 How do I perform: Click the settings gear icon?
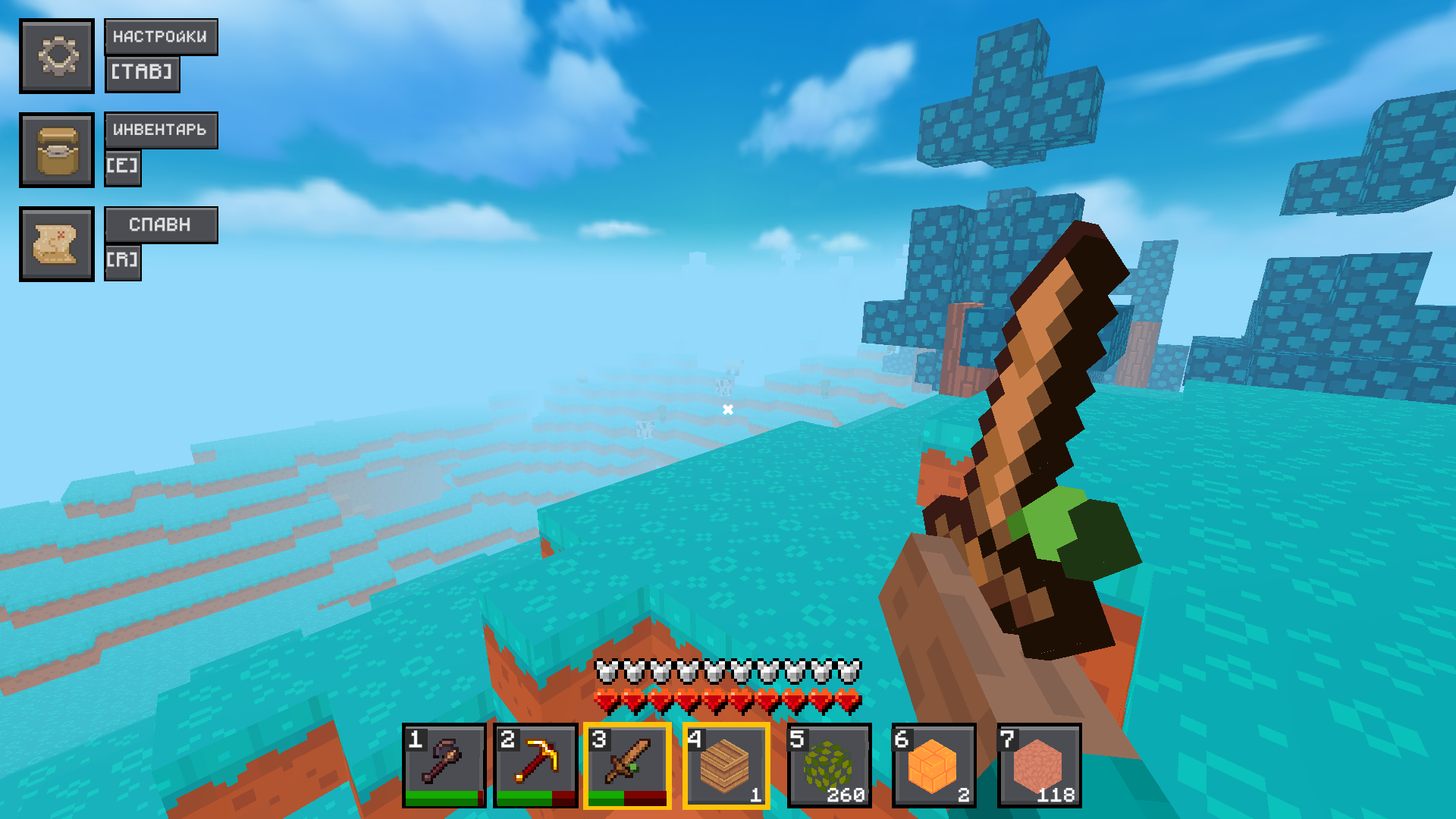click(57, 55)
